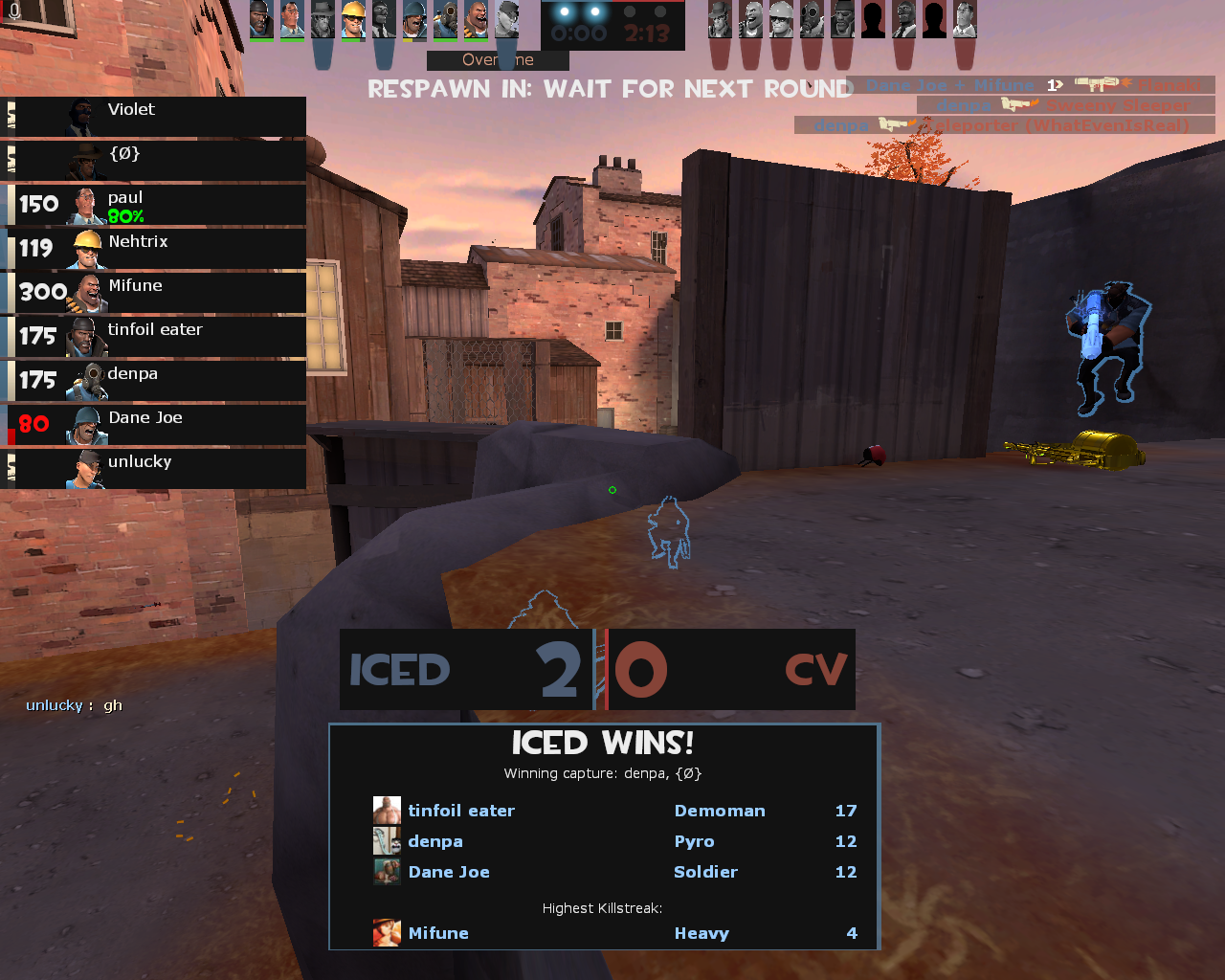Pick Mifune's Heavy row showing 300 health
The height and width of the screenshot is (980, 1225).
[x=153, y=293]
